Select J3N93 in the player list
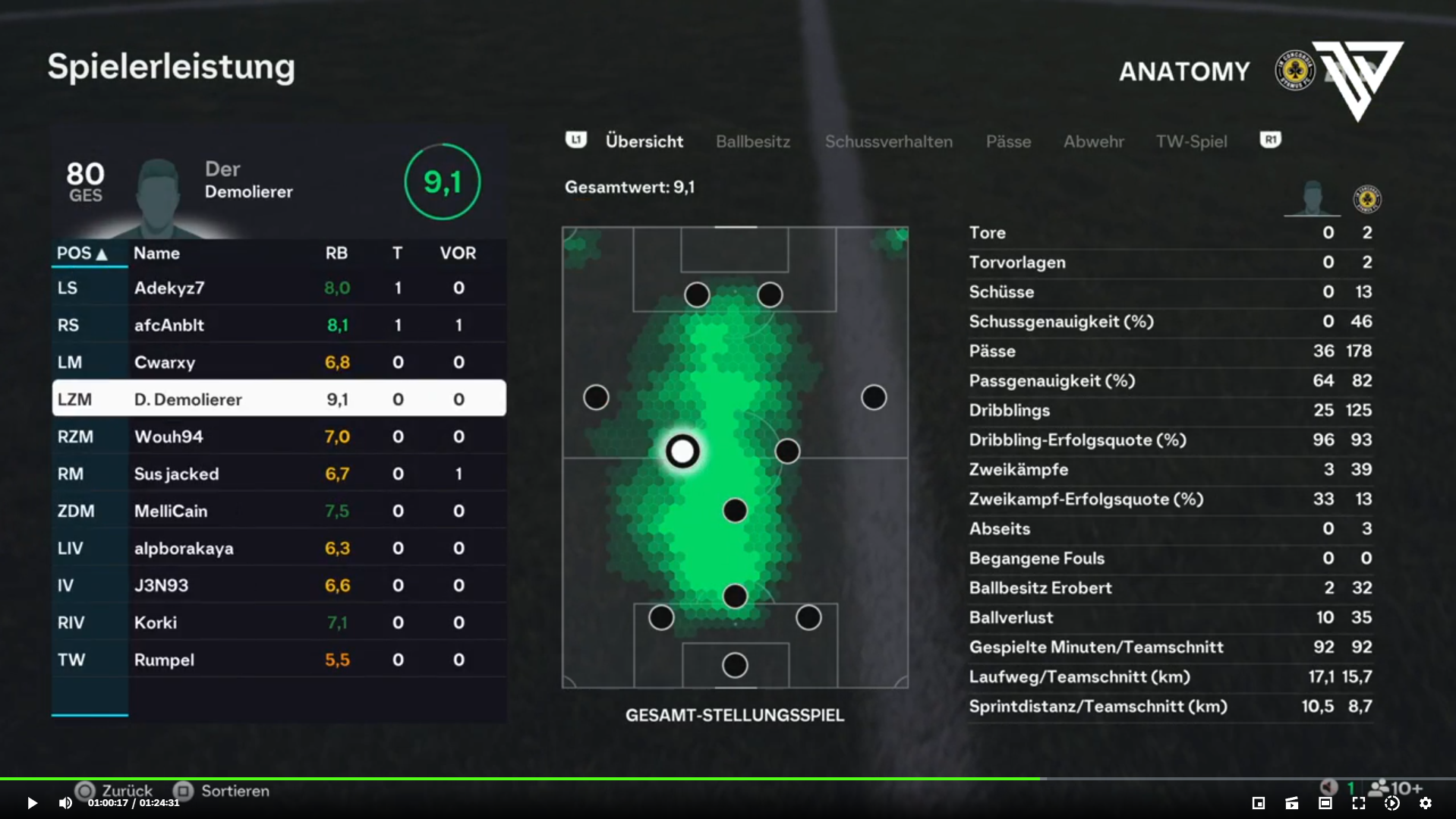Viewport: 1456px width, 819px height. pyautogui.click(x=279, y=586)
